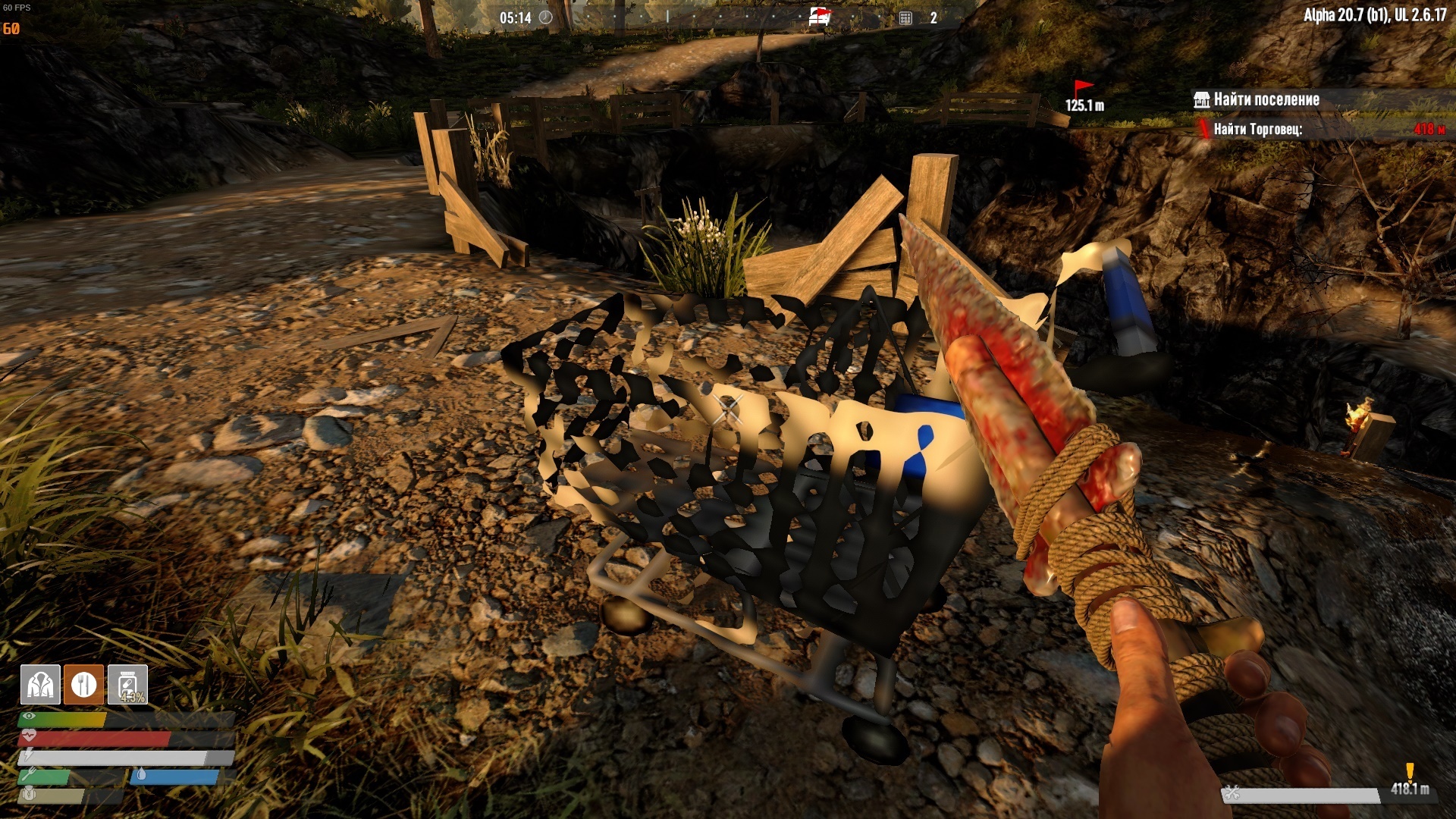1456x819 pixels.
Task: Open the pill jar 4.3% status icon
Action: click(x=128, y=685)
